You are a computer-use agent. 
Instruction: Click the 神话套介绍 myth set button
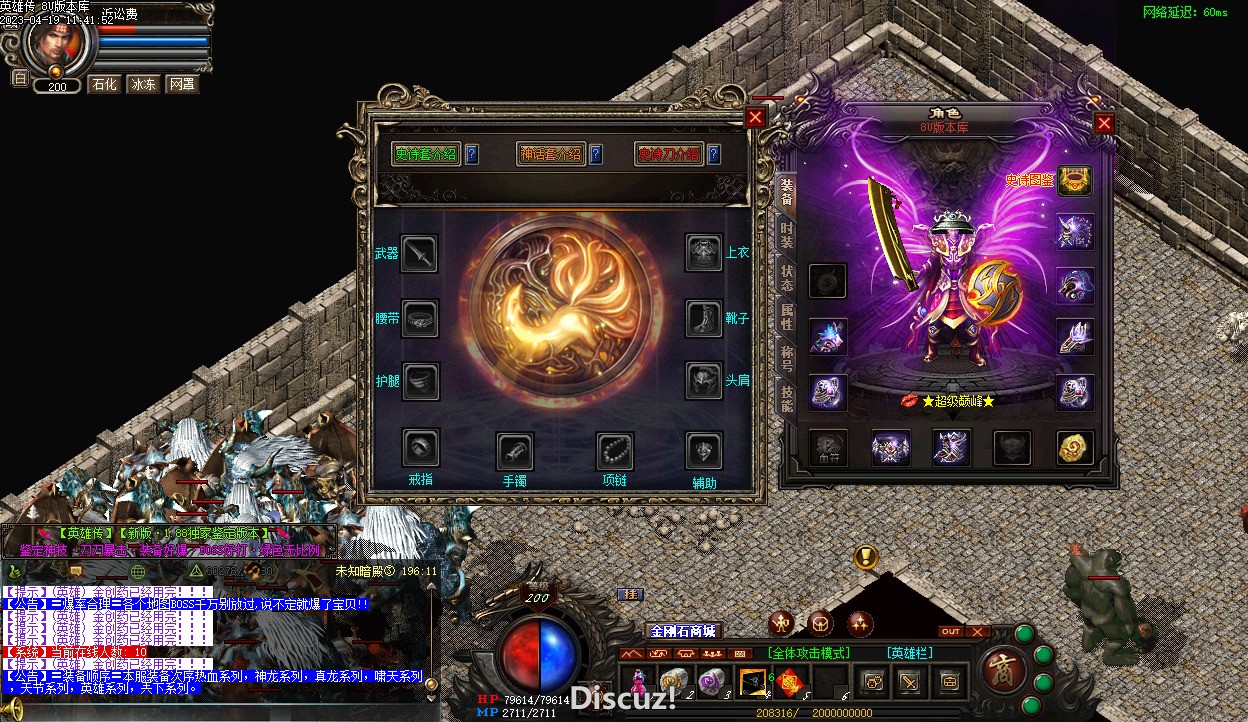click(x=550, y=154)
